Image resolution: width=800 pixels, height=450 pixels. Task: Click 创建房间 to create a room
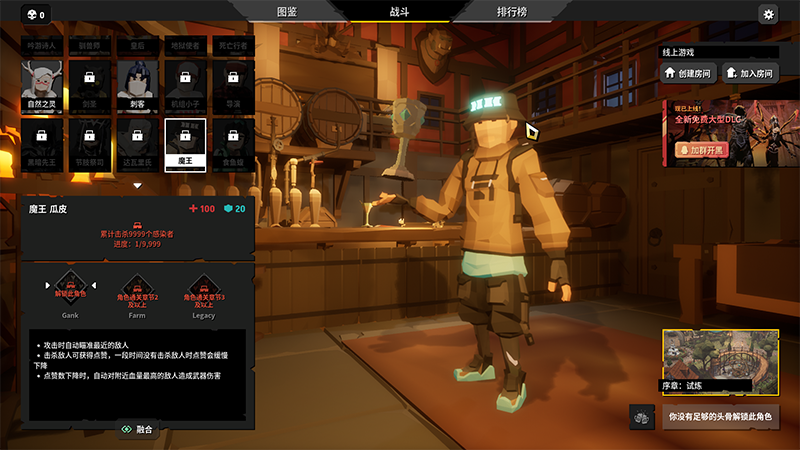coord(686,73)
